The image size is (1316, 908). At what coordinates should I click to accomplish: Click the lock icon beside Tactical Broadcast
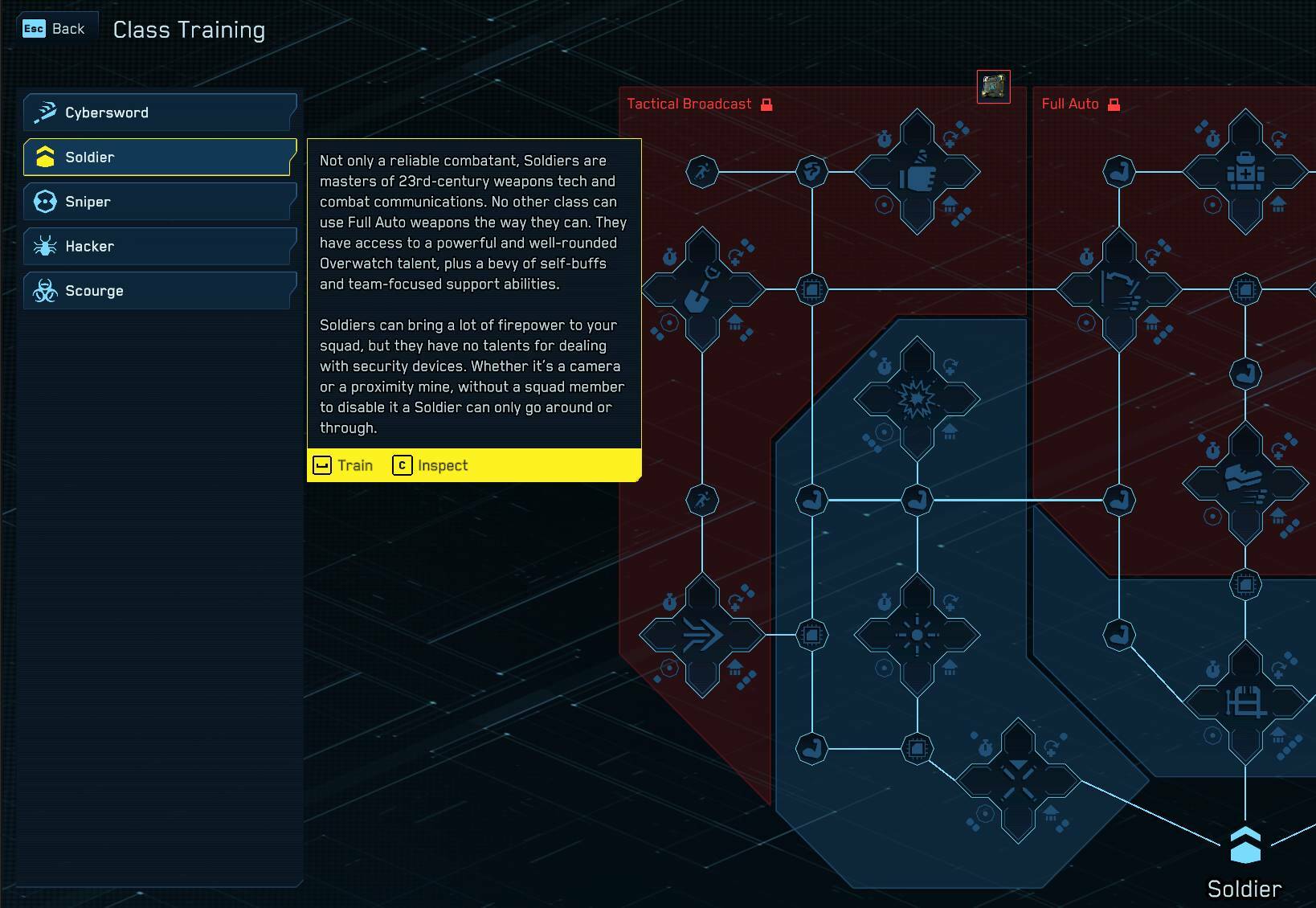766,104
